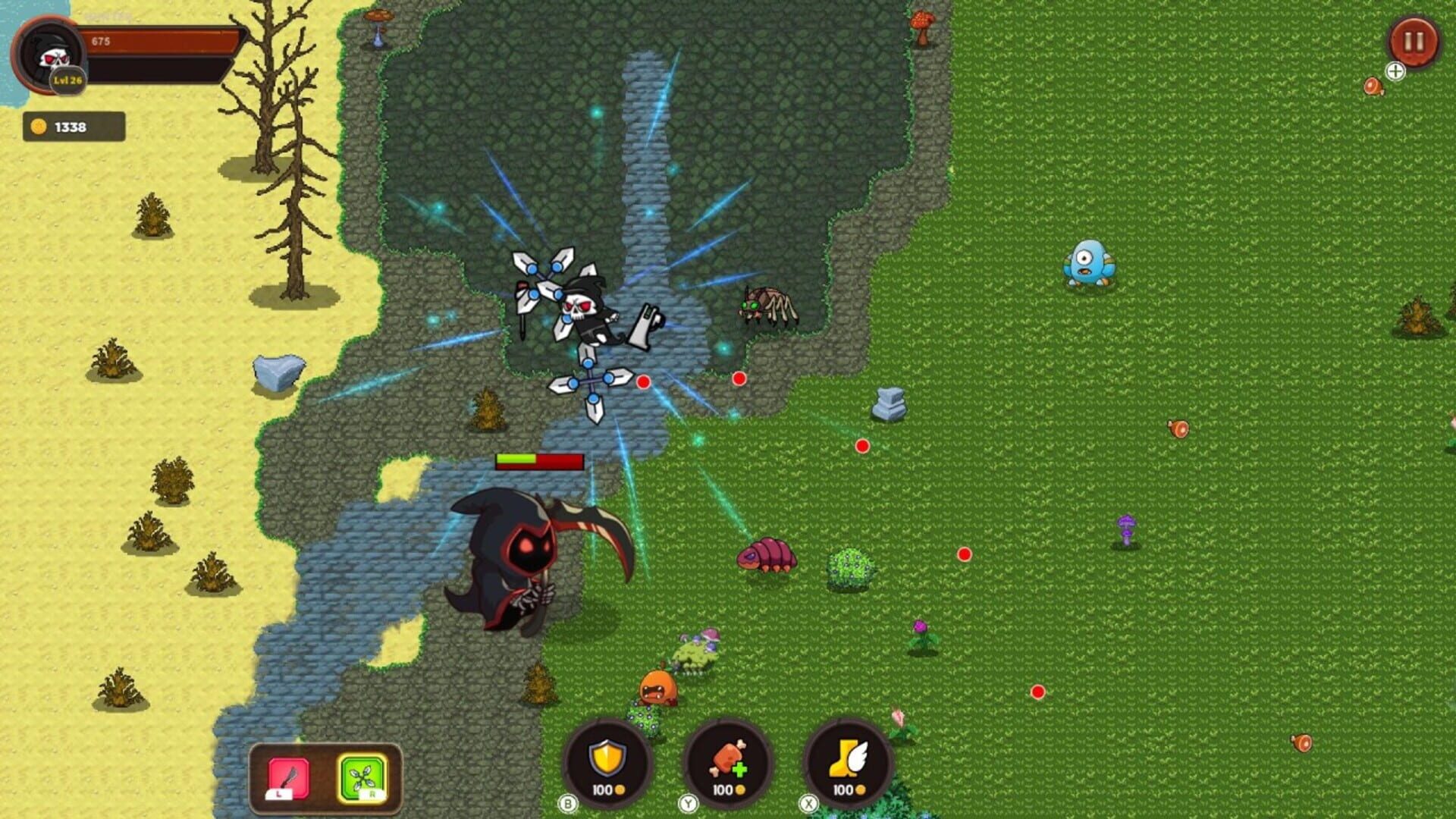1456x819 pixels.
Task: Click the boss enemy health bar
Action: (x=538, y=460)
